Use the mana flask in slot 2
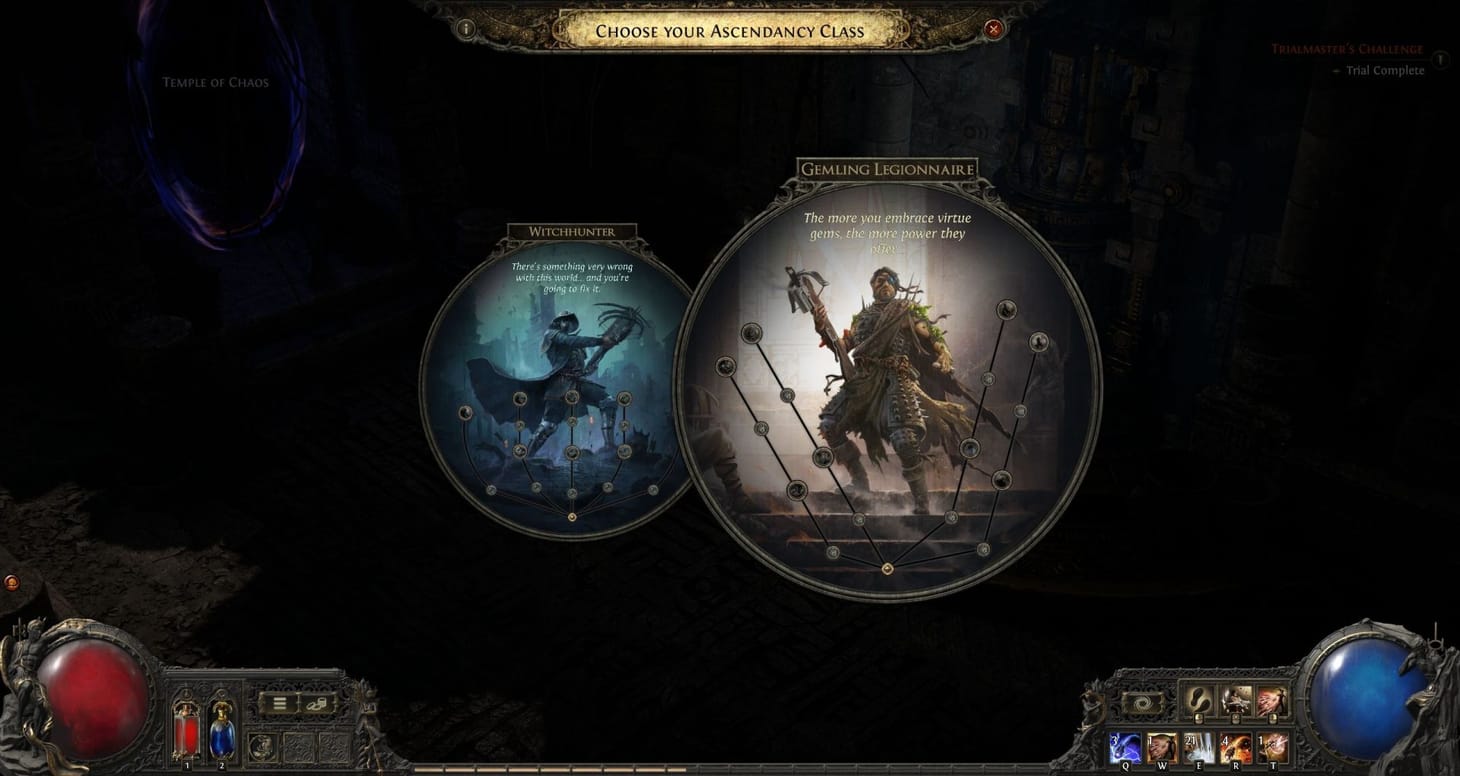The image size is (1460, 776). click(x=222, y=732)
